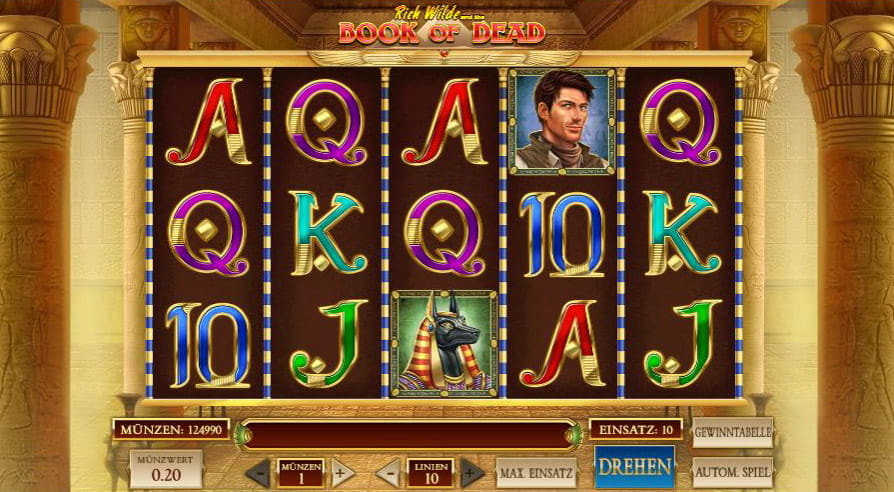Change the Münzwert coin value
Image resolution: width=894 pixels, height=492 pixels.
[165, 469]
